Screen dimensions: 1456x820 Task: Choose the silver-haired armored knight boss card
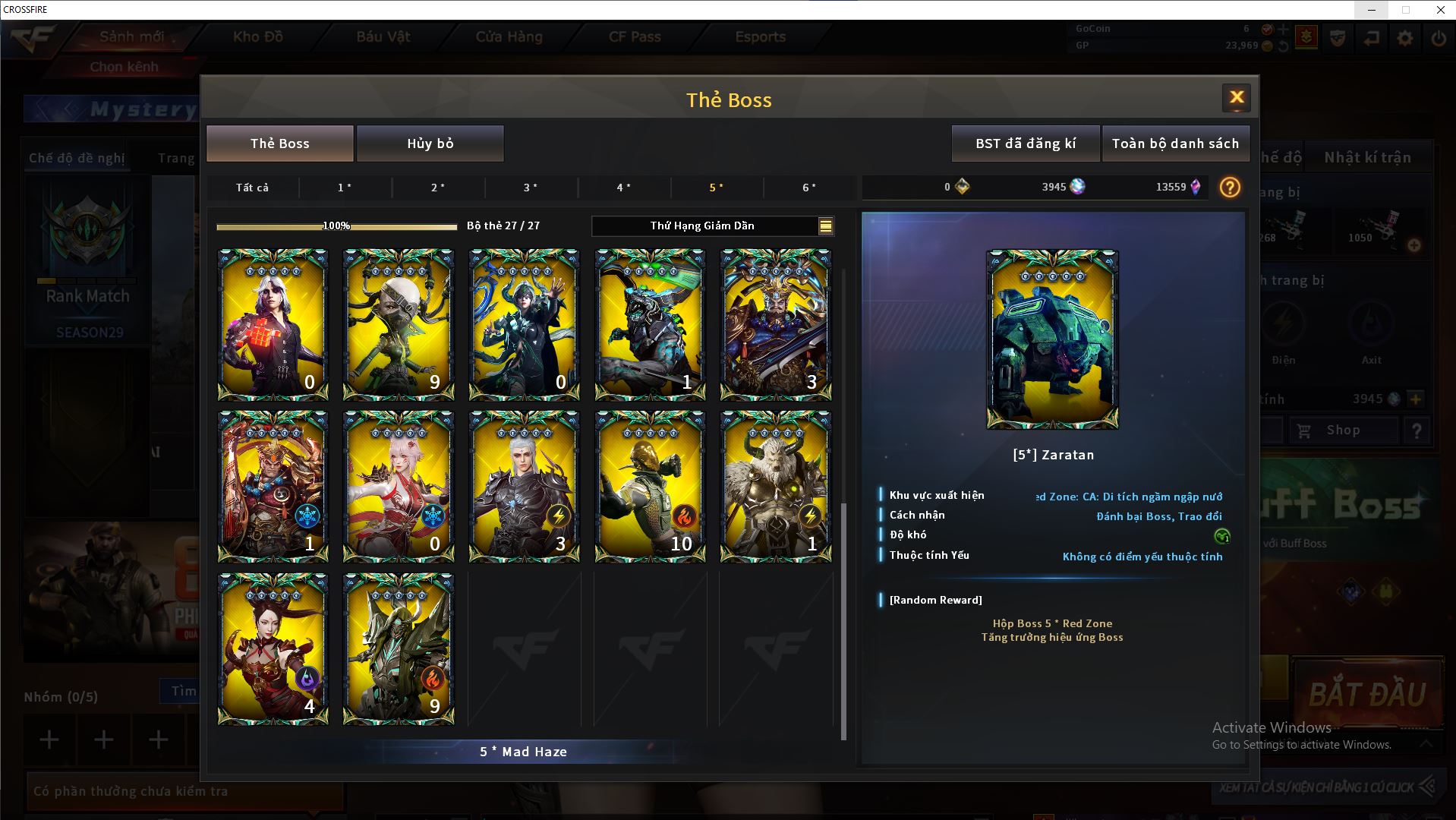tap(524, 487)
